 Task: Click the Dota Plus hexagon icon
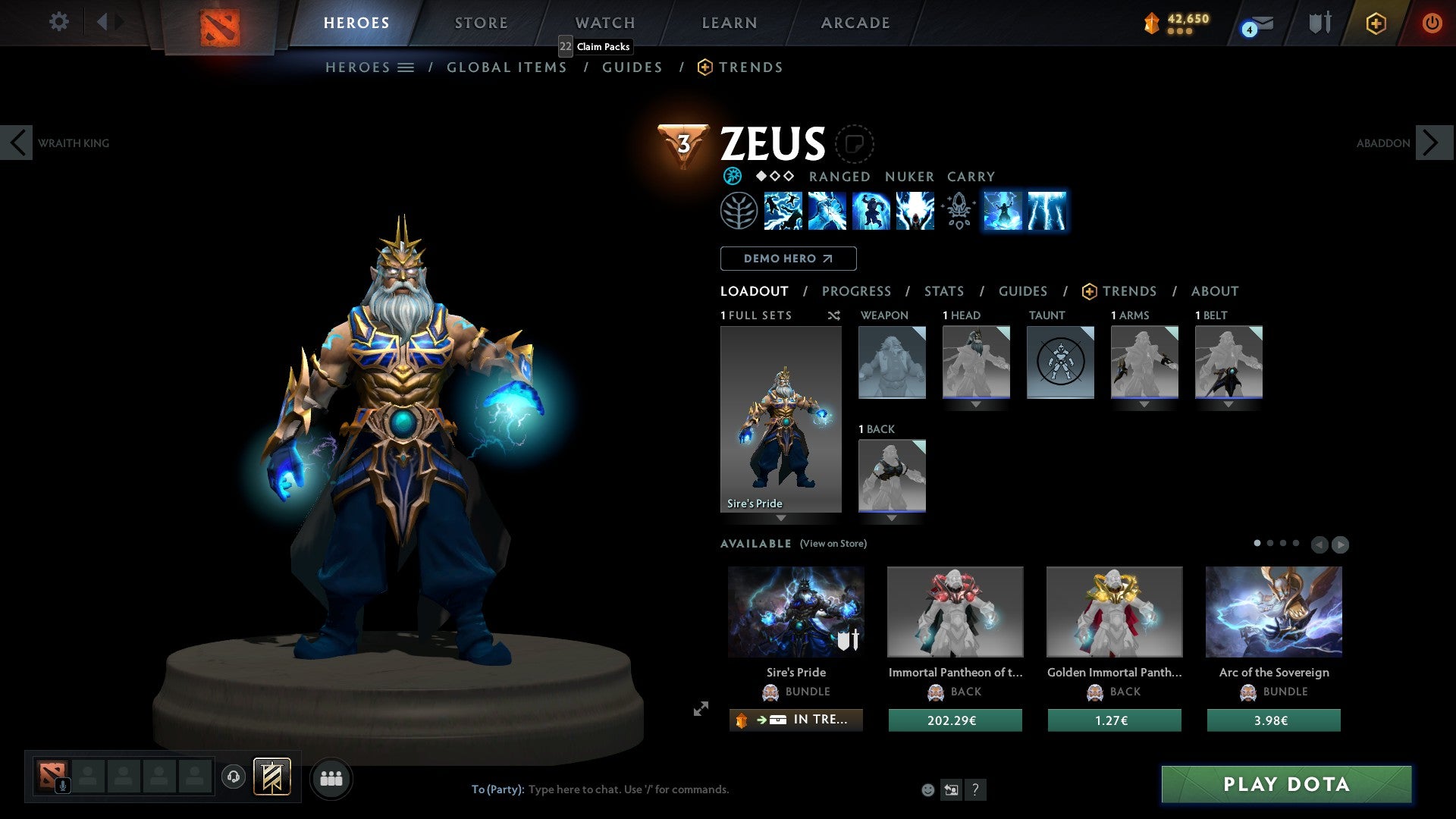pyautogui.click(x=1376, y=23)
